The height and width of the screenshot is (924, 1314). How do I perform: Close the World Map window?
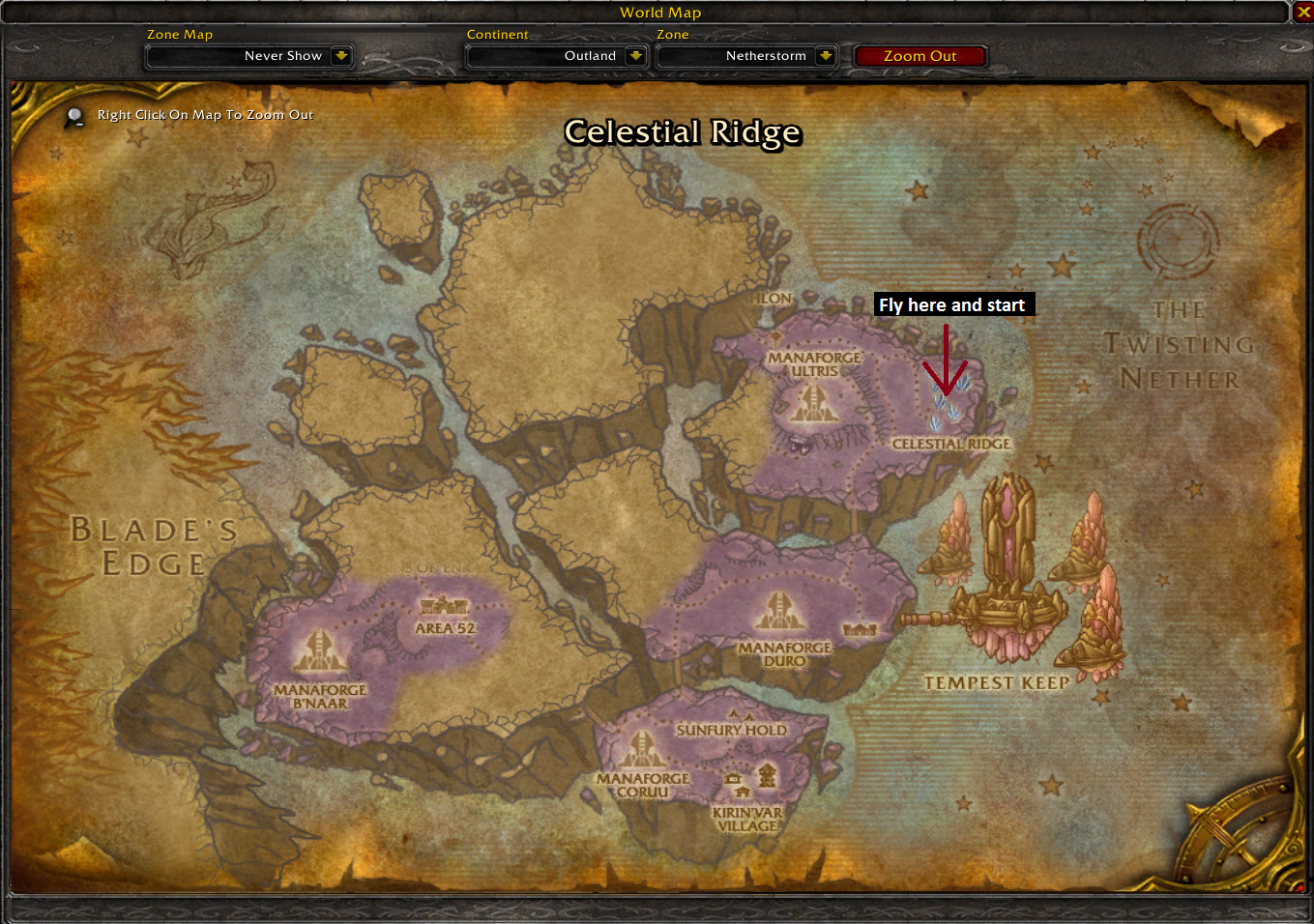tap(1302, 12)
